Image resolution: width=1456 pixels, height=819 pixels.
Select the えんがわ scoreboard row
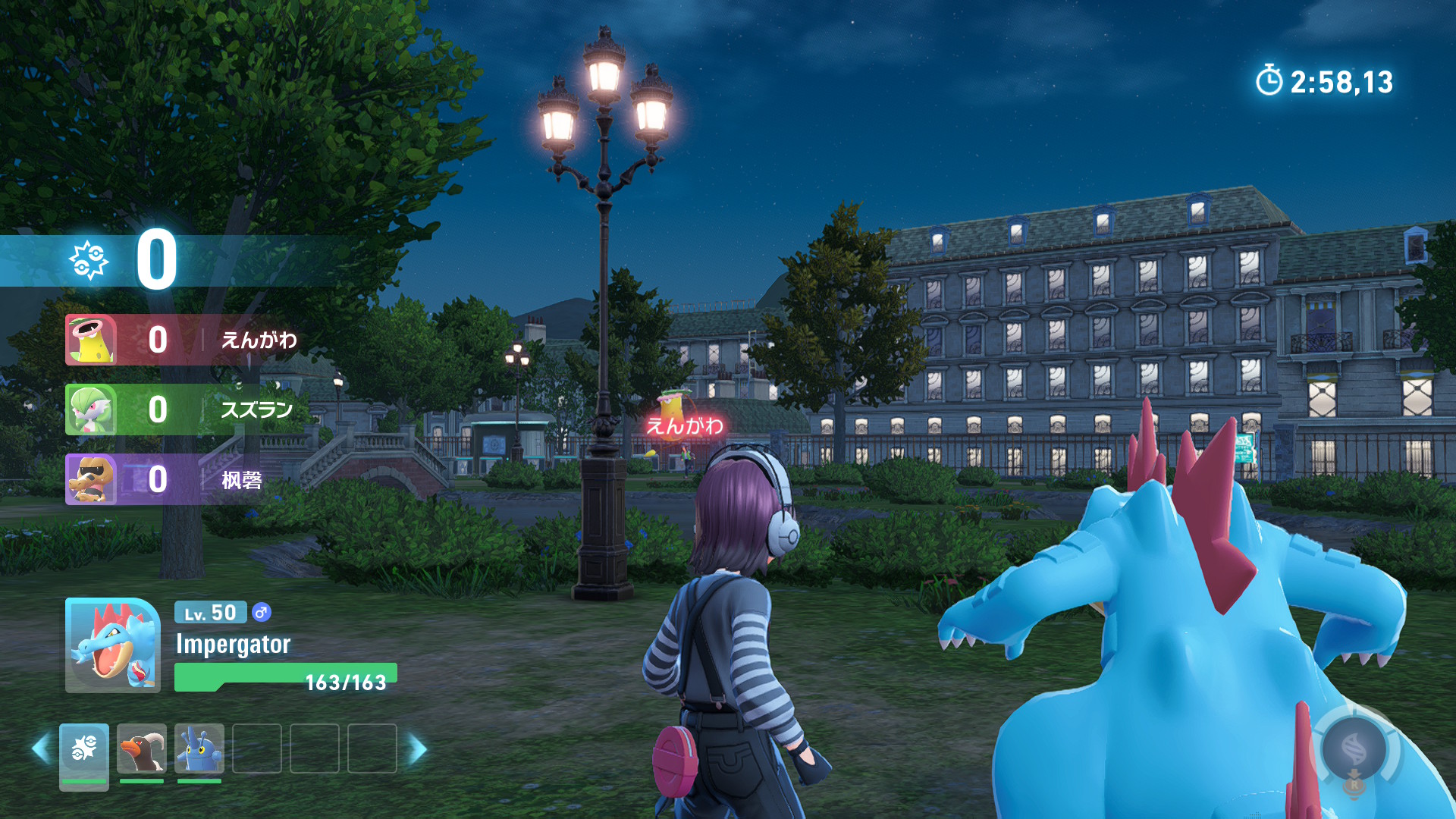[x=182, y=340]
